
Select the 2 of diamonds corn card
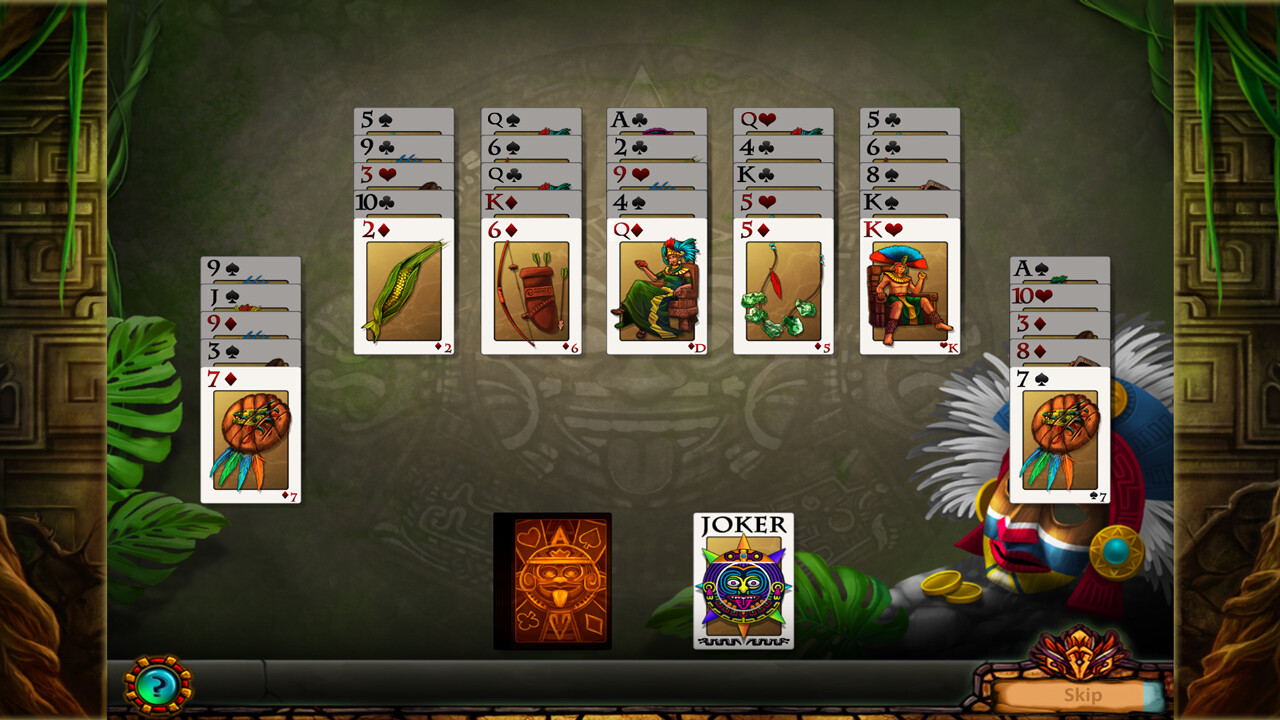pos(403,290)
